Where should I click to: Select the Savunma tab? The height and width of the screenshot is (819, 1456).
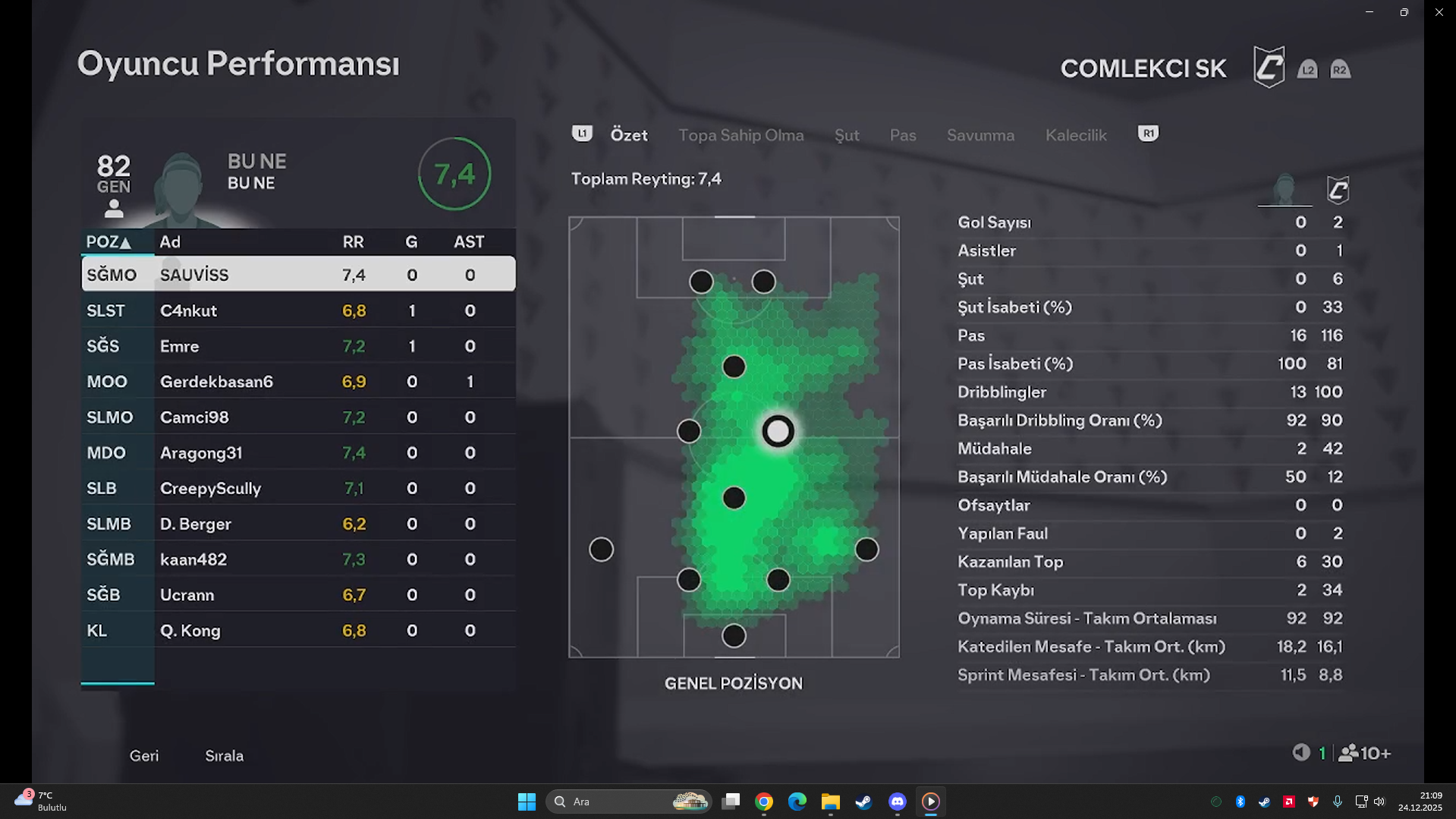coord(980,135)
